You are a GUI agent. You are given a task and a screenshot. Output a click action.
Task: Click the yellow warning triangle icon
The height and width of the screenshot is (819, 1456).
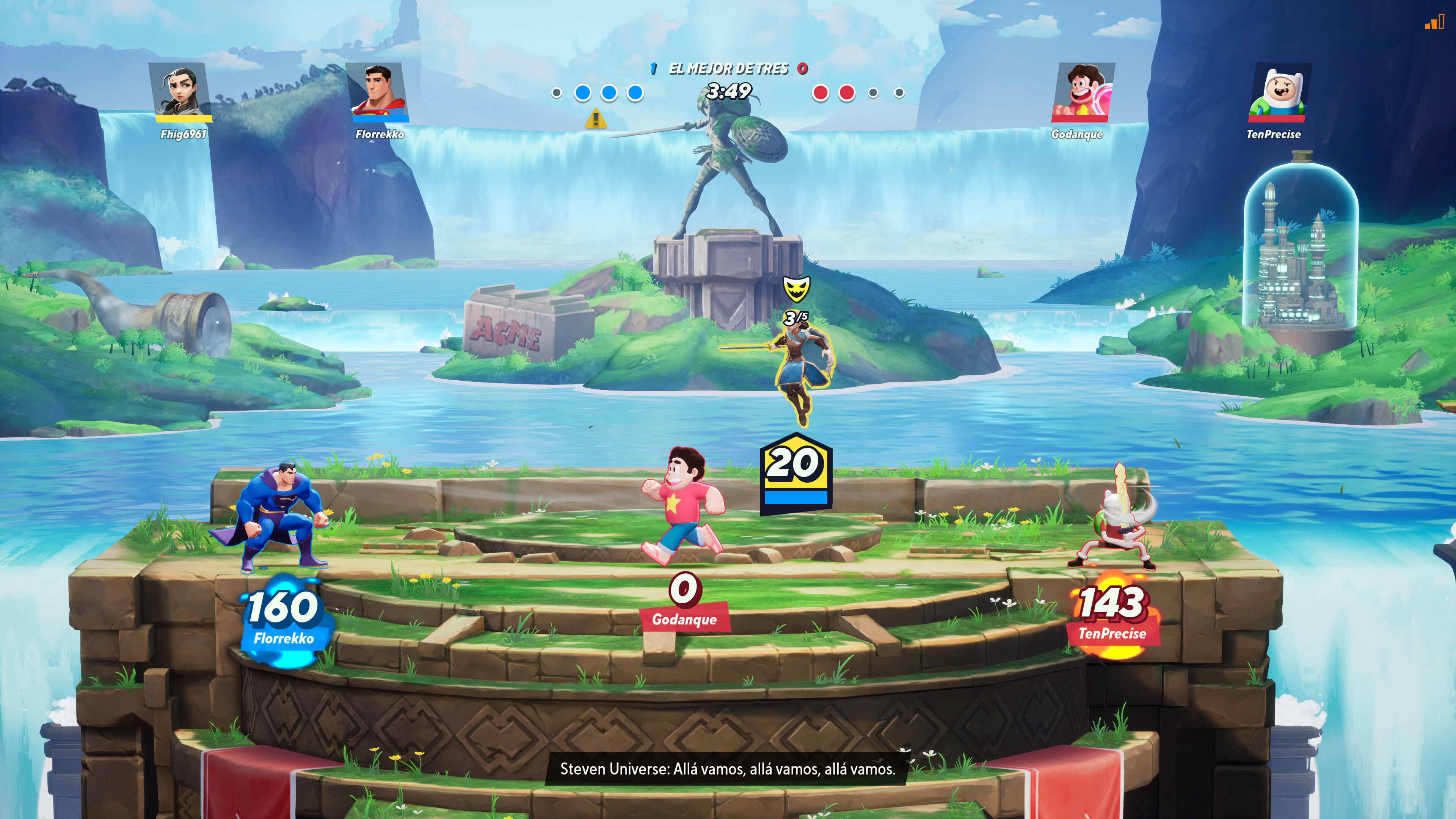point(596,119)
